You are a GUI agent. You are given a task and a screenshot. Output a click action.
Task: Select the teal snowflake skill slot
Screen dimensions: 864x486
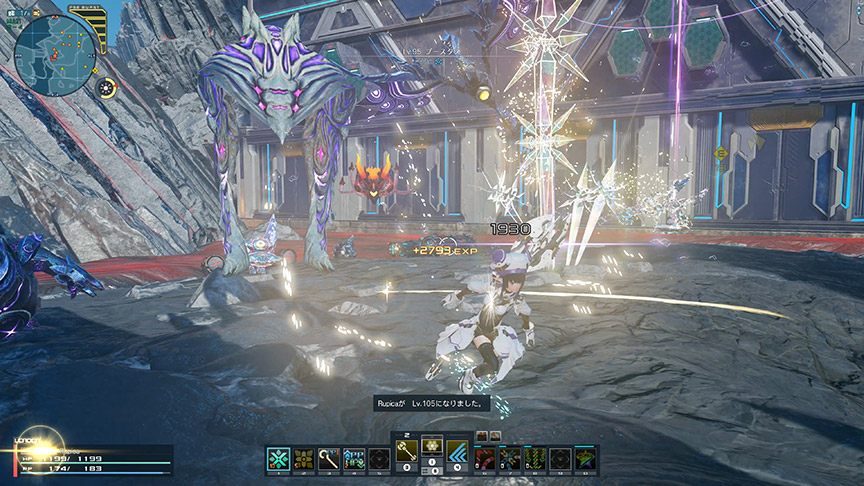point(279,459)
